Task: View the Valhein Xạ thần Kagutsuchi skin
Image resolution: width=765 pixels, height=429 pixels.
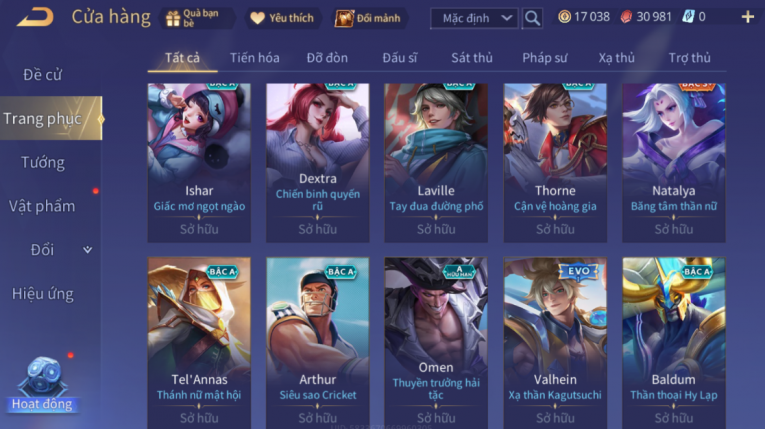Action: pyautogui.click(x=555, y=340)
